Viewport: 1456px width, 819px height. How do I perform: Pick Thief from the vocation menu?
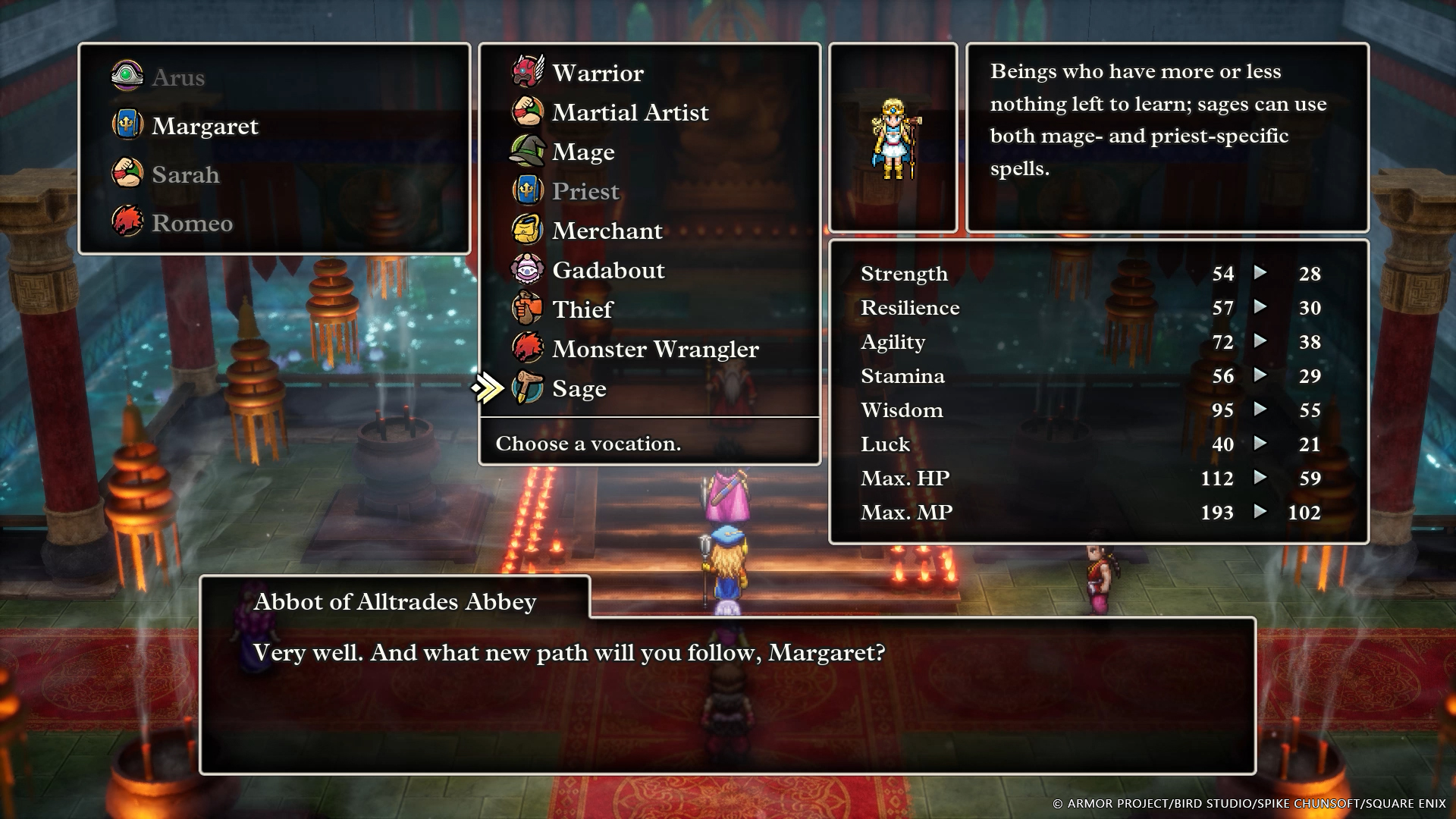coord(582,309)
